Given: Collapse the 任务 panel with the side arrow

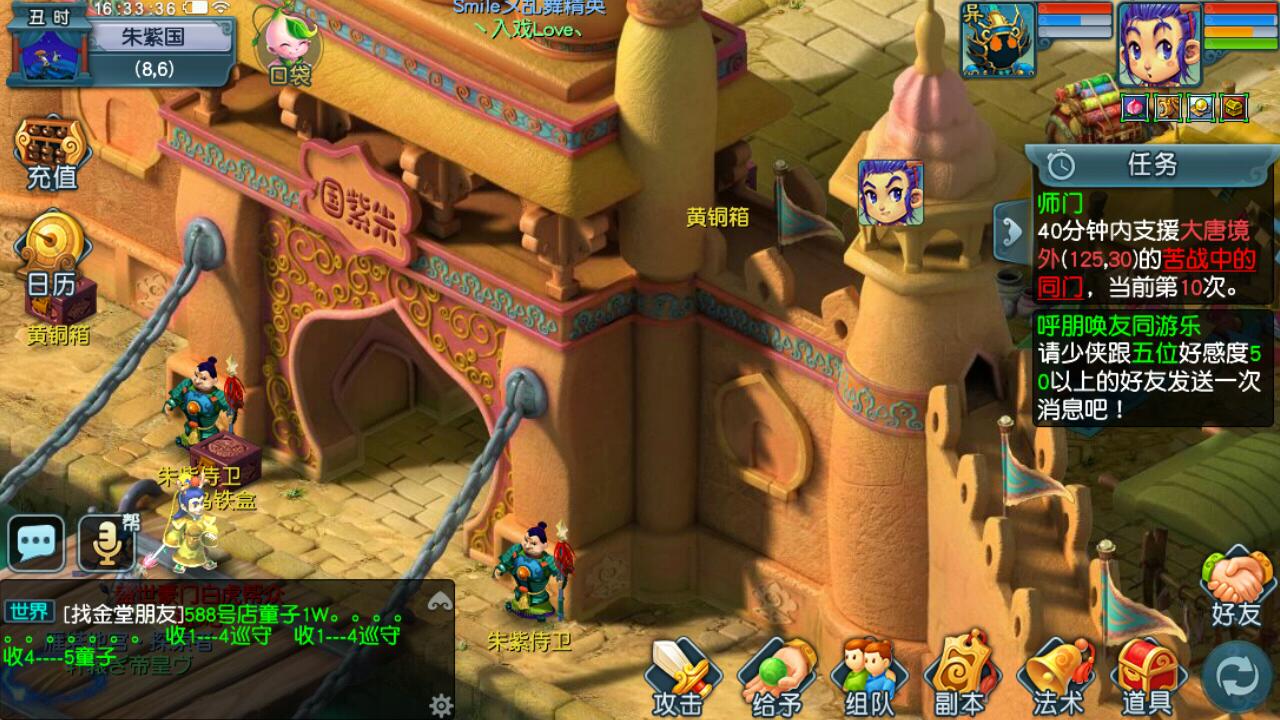Looking at the screenshot, I should (1008, 230).
